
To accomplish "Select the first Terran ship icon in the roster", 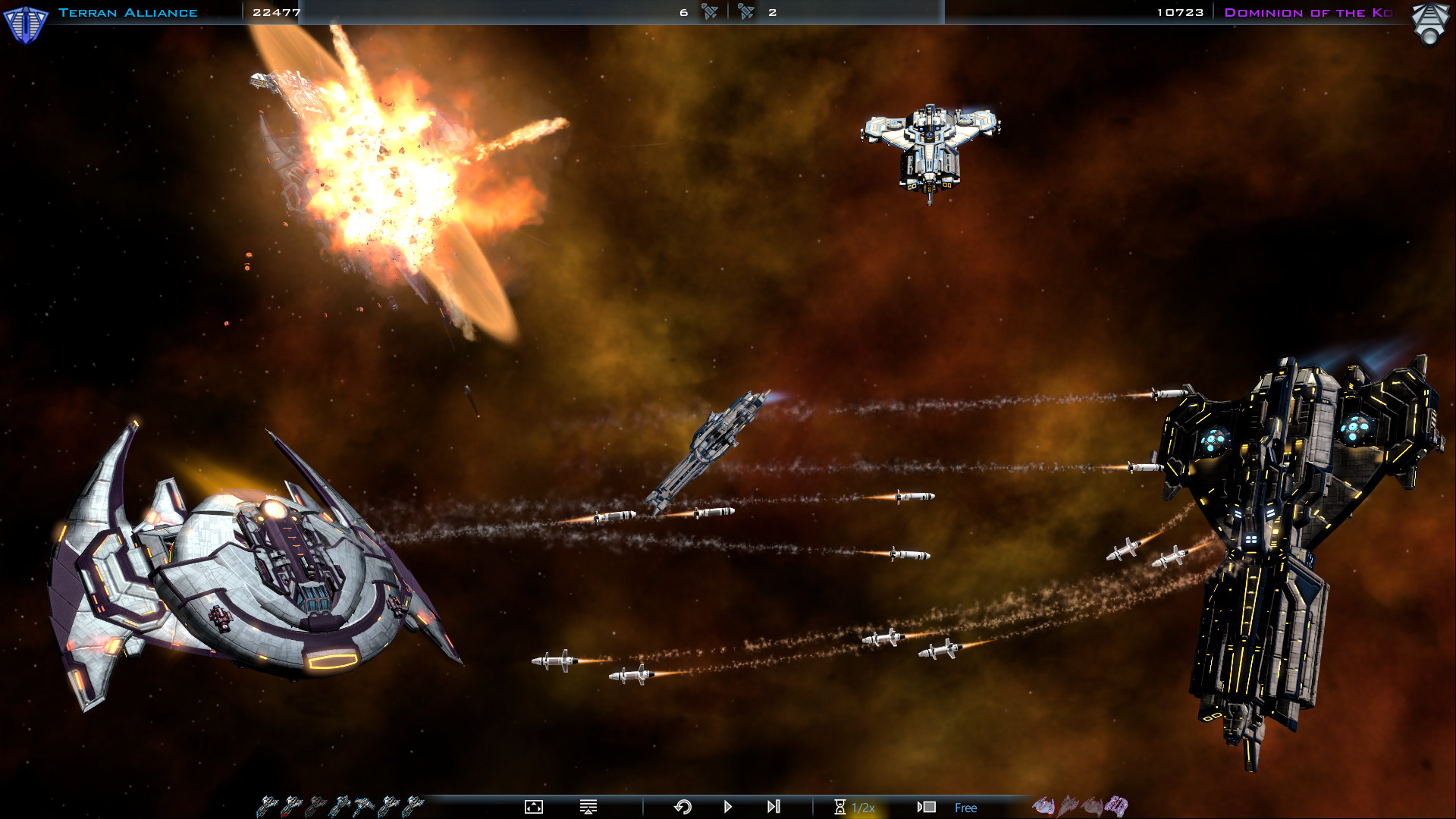I will [267, 806].
